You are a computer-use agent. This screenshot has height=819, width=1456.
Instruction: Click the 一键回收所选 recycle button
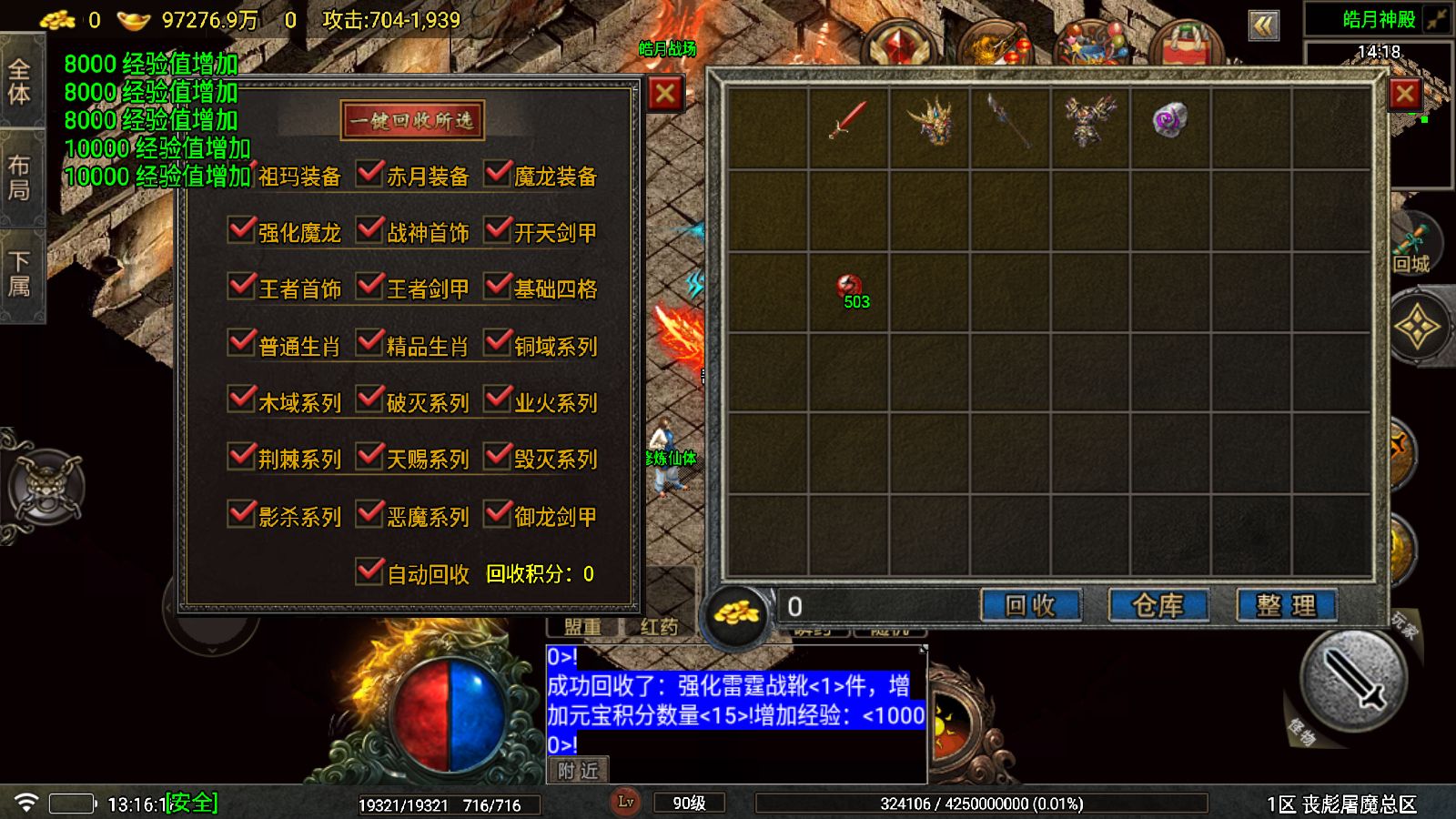[412, 120]
